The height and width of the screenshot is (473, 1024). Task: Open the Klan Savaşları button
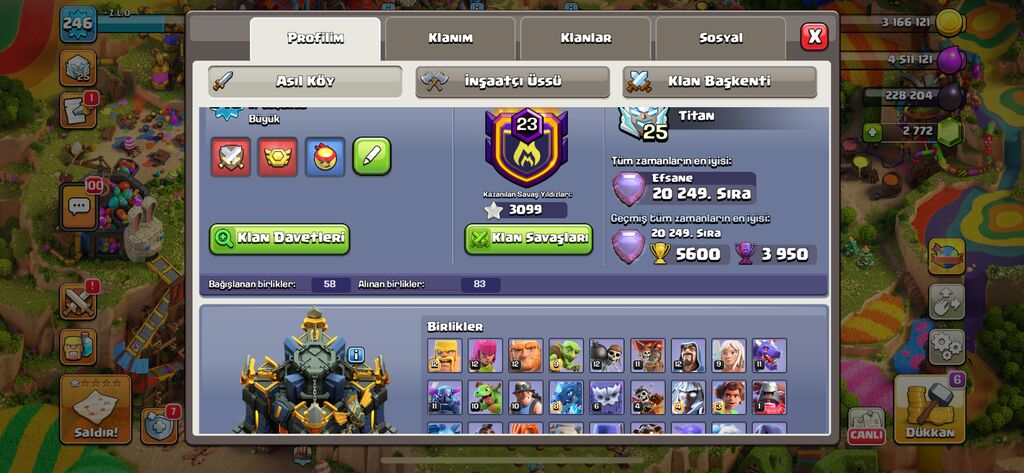tap(528, 239)
